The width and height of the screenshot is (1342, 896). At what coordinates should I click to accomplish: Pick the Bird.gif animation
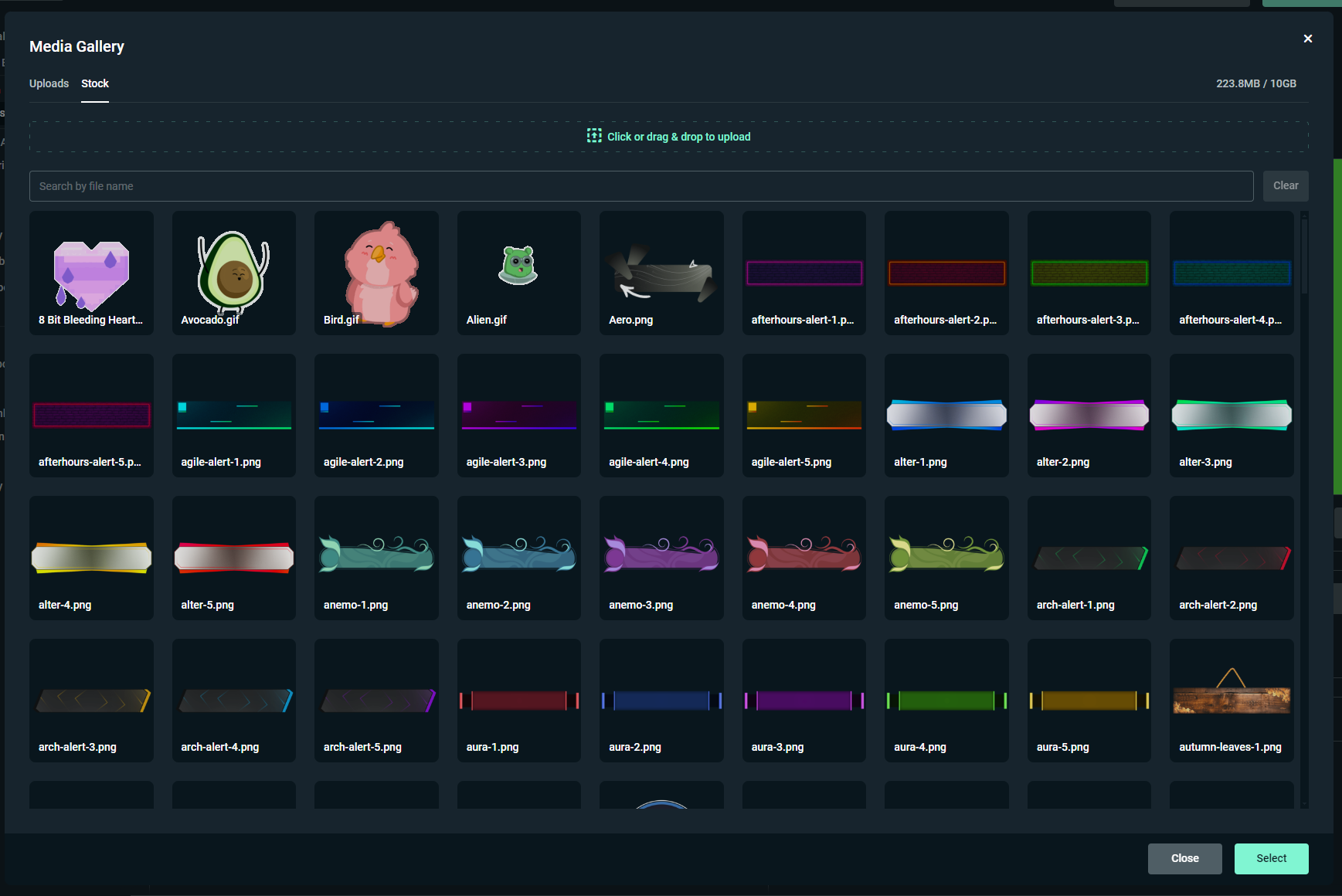[375, 272]
